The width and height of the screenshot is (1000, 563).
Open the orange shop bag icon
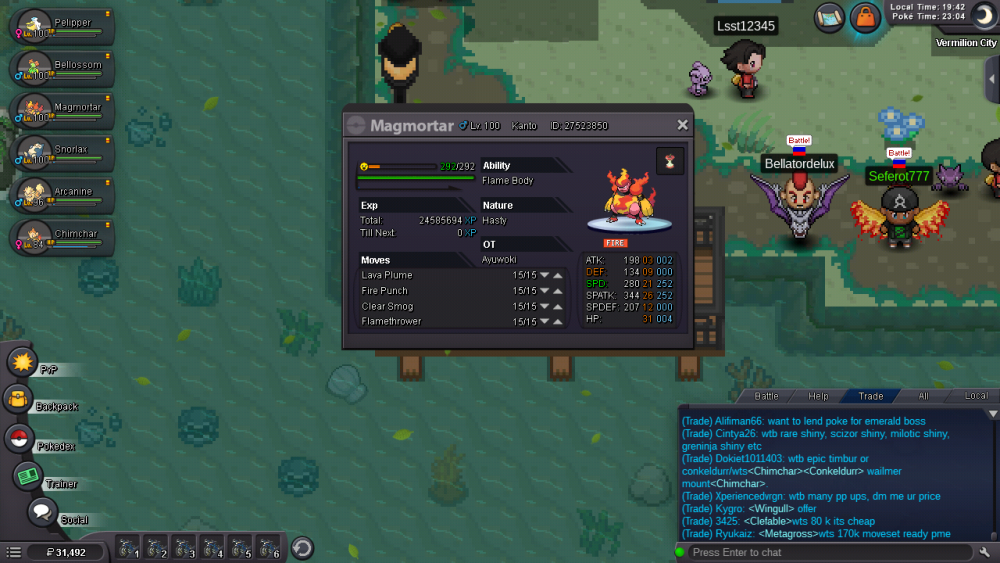[865, 17]
